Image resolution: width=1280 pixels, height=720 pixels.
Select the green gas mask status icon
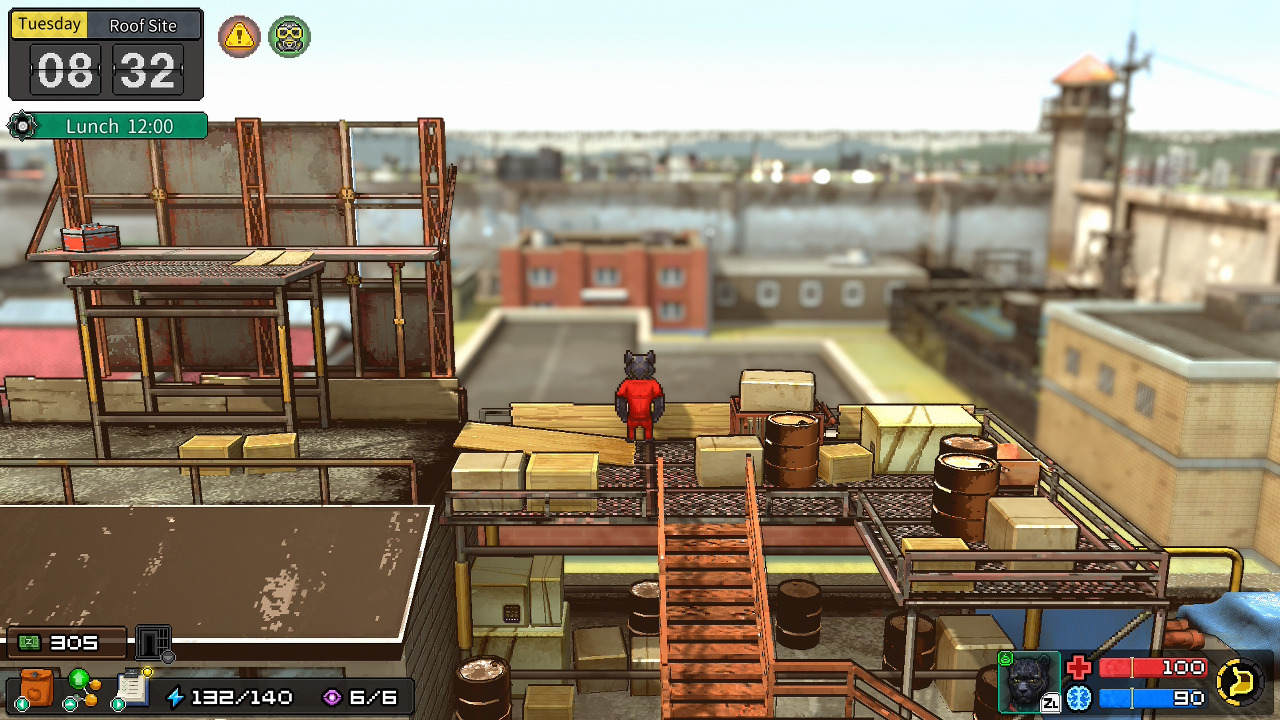[289, 37]
